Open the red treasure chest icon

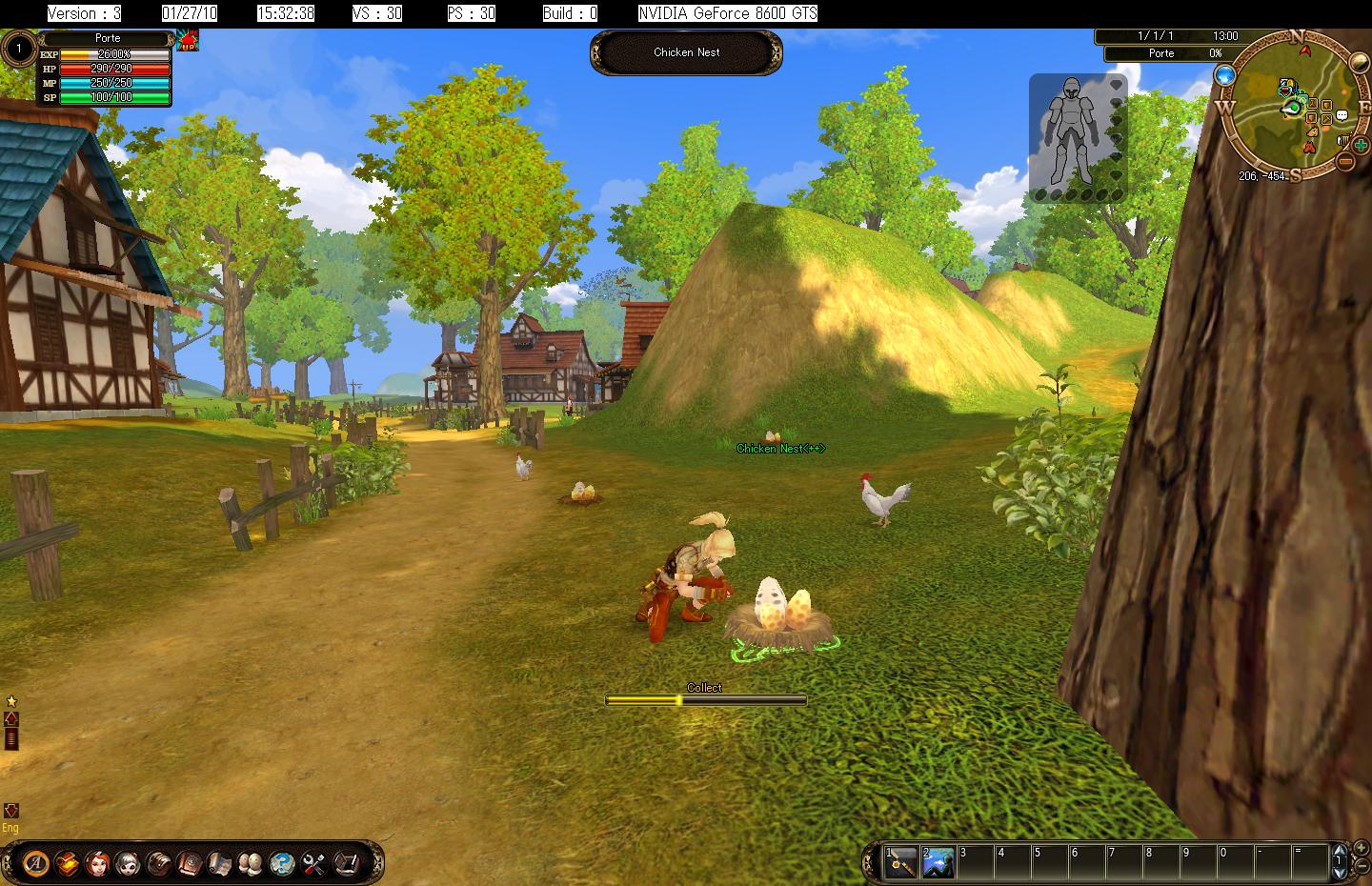(67, 863)
